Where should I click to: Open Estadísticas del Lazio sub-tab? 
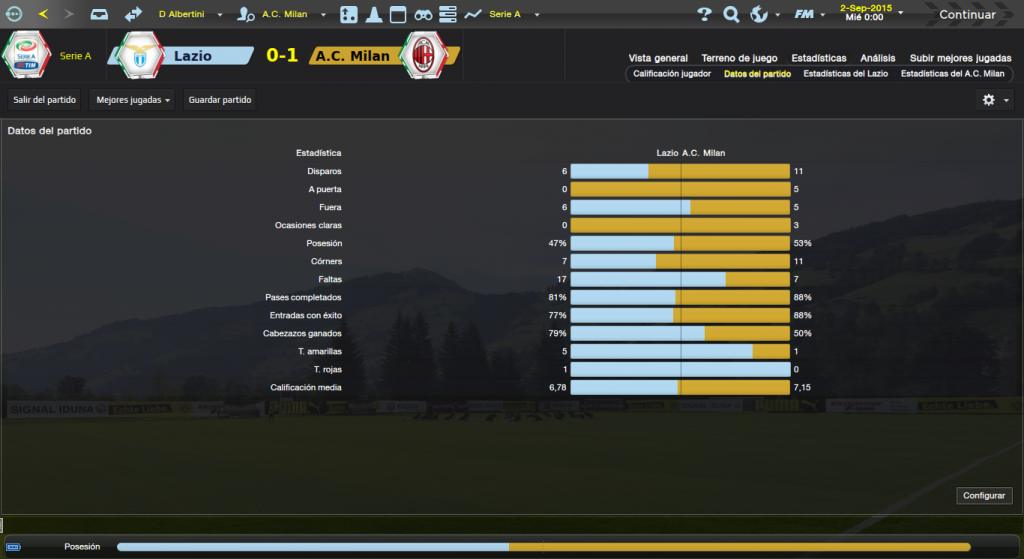pyautogui.click(x=846, y=74)
